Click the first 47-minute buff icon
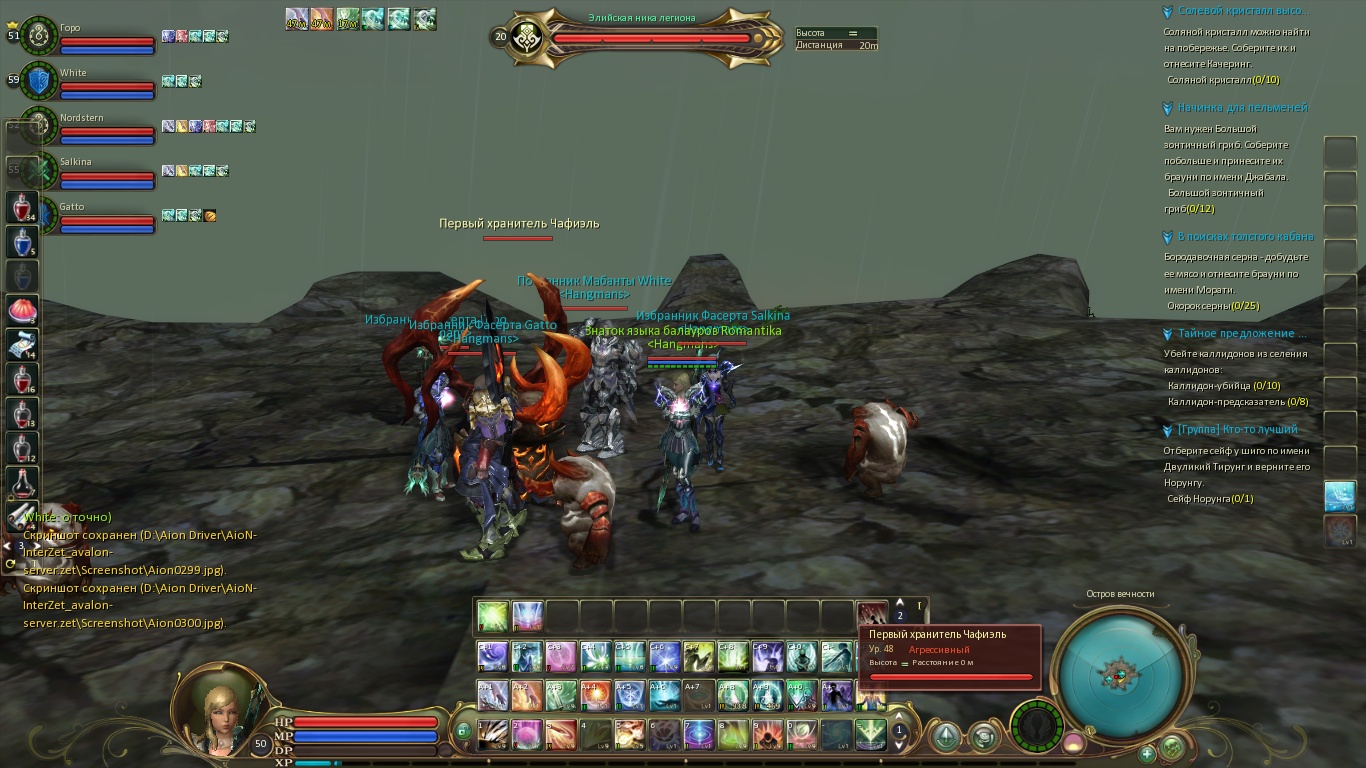The height and width of the screenshot is (768, 1366). tap(296, 19)
